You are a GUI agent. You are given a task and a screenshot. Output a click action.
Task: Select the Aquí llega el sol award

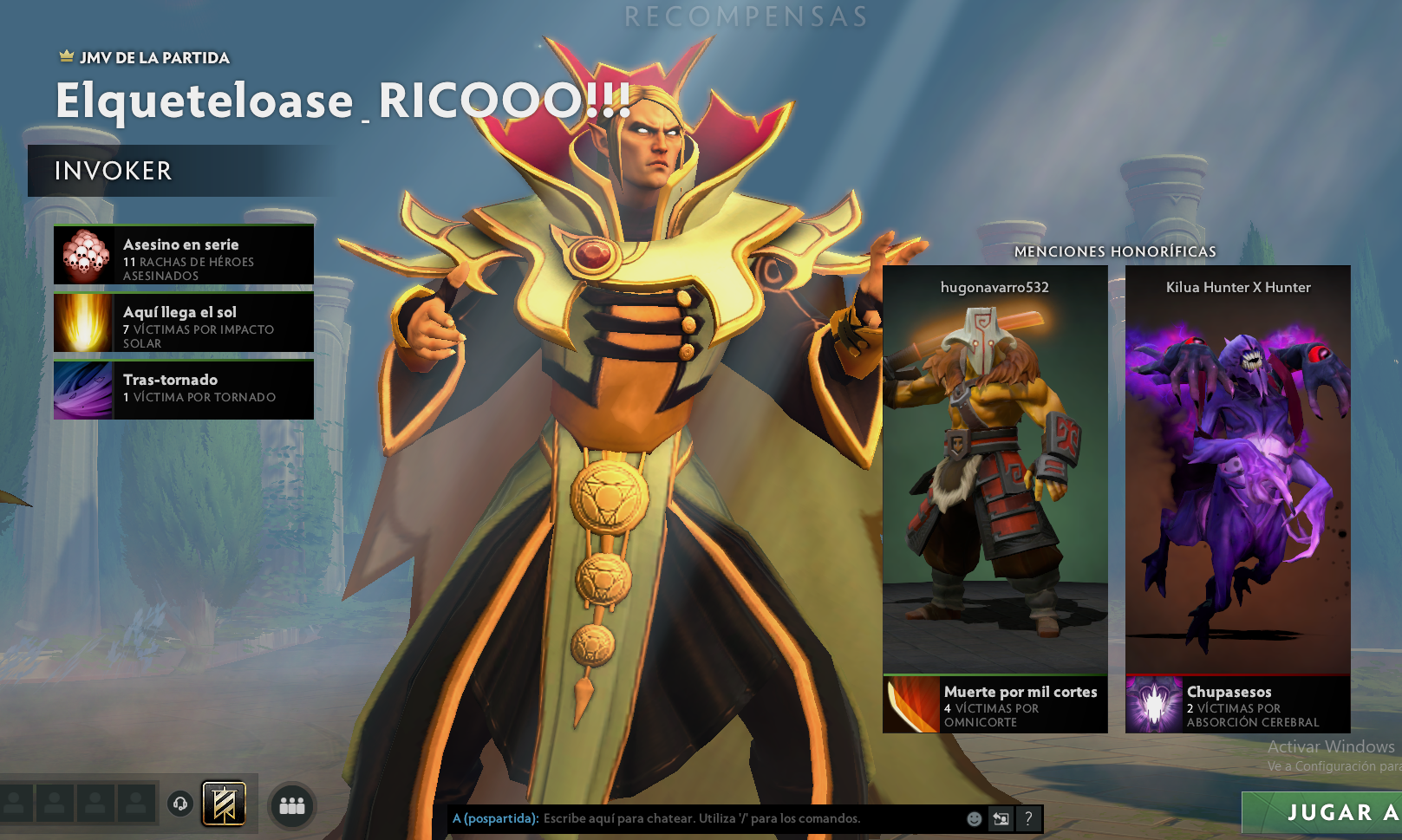(x=184, y=322)
